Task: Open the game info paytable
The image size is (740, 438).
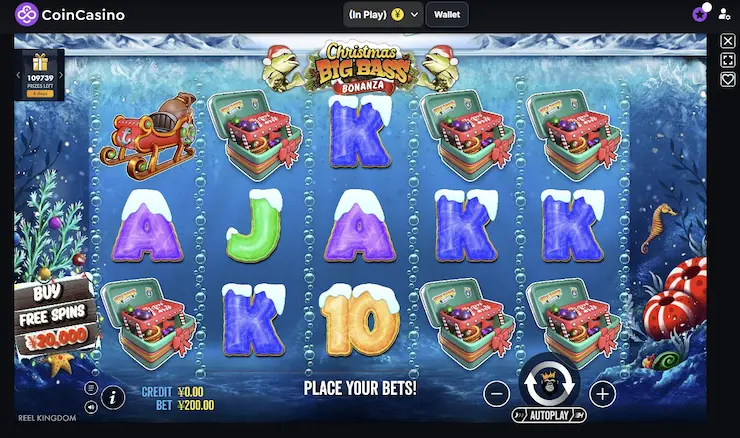Action: coord(114,398)
